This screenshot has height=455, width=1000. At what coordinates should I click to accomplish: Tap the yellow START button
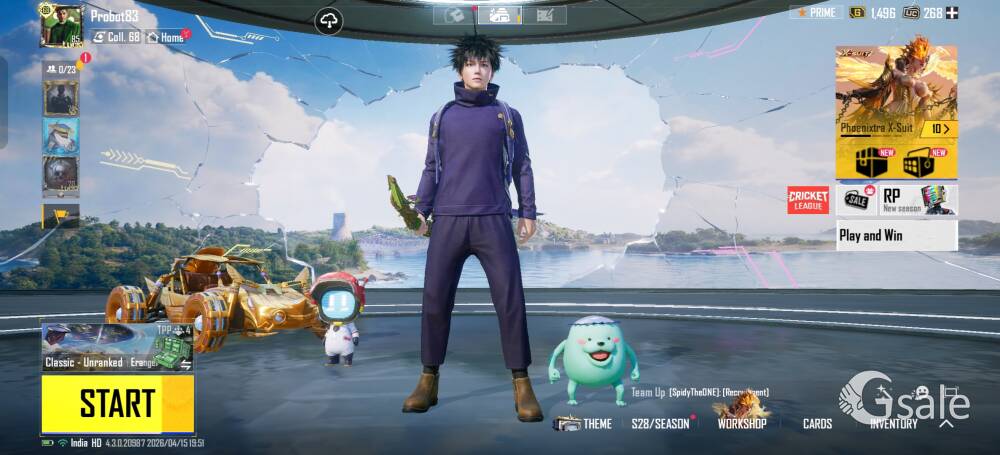coord(117,404)
